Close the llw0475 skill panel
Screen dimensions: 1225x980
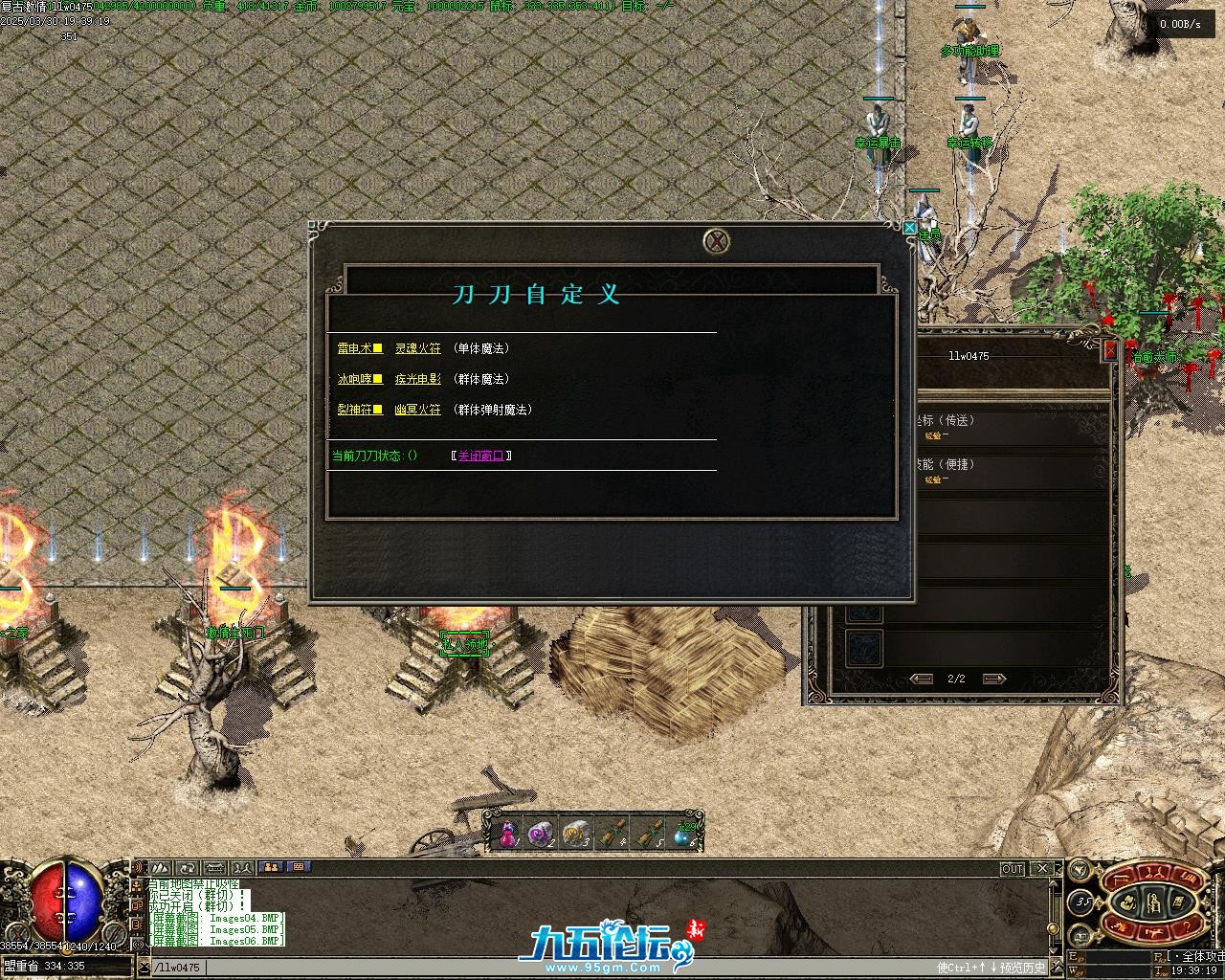pyautogui.click(x=1110, y=351)
